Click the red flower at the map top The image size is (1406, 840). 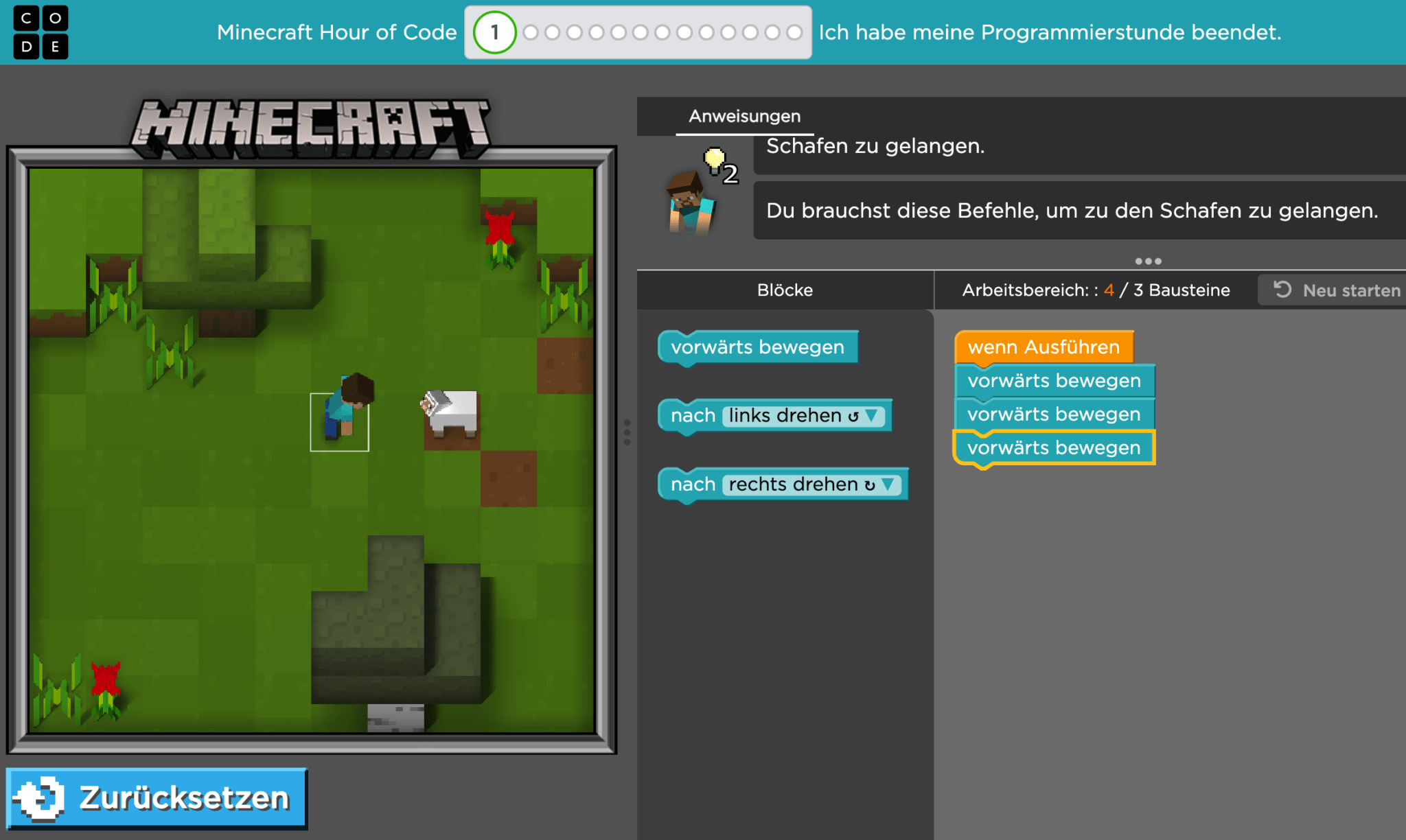(500, 226)
